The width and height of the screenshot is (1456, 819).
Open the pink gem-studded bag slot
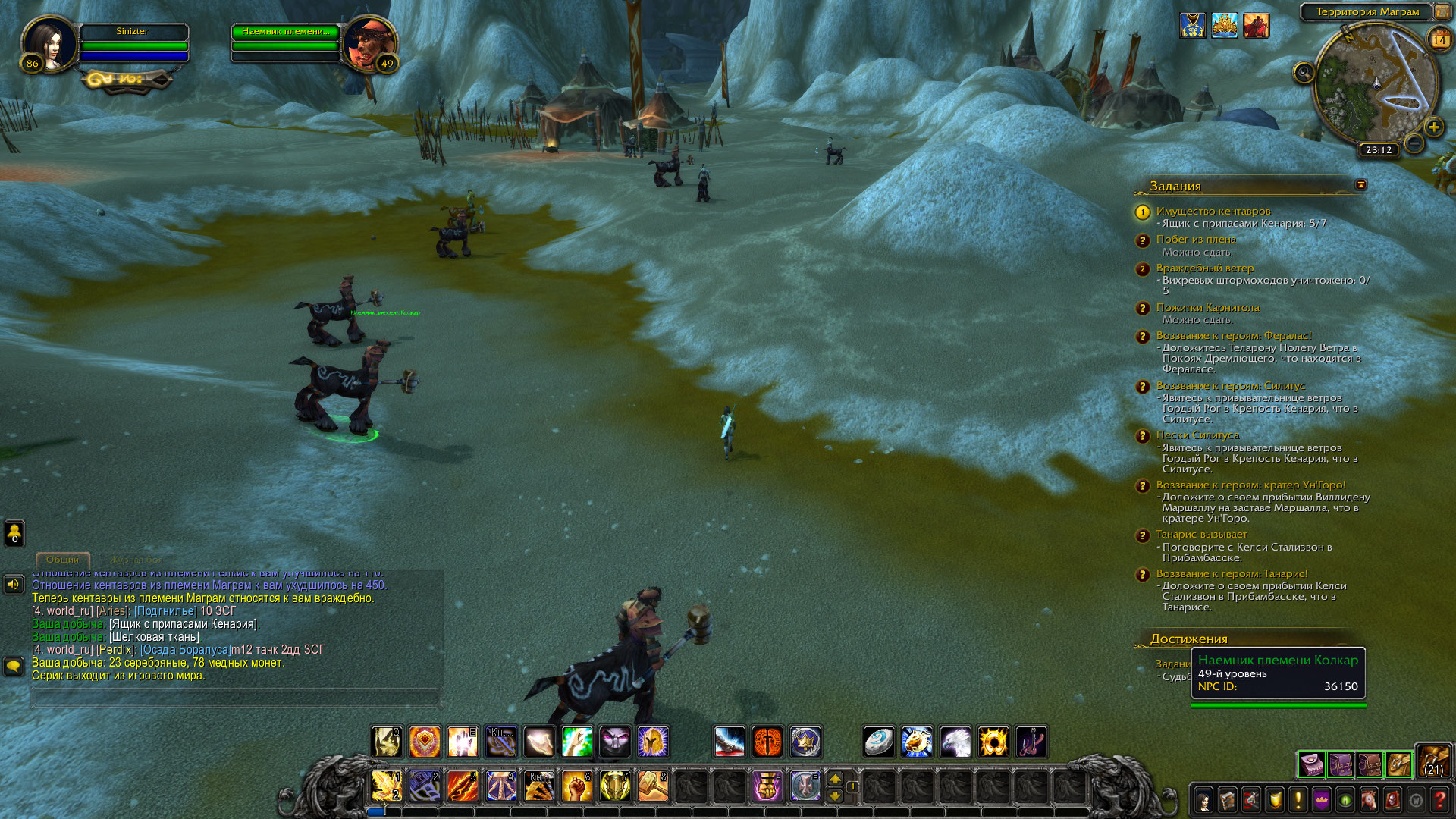(1311, 765)
